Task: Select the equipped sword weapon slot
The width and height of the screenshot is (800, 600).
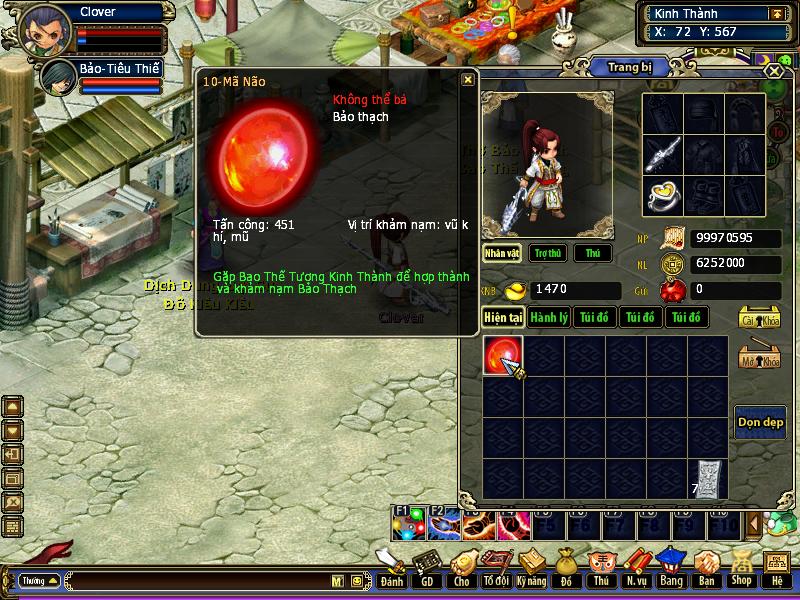Action: tap(662, 153)
